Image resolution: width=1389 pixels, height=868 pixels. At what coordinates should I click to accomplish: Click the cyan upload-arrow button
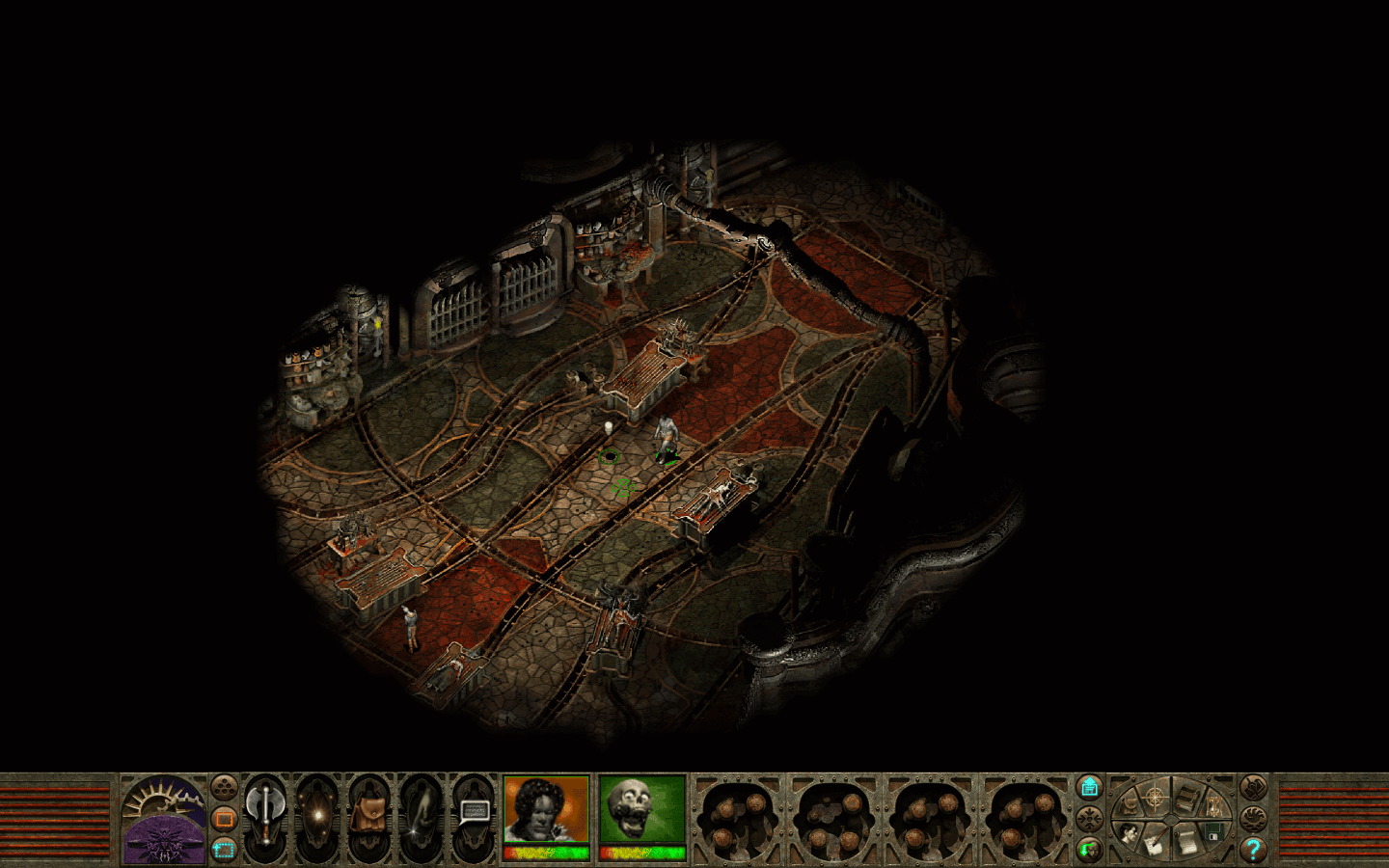[x=1090, y=787]
